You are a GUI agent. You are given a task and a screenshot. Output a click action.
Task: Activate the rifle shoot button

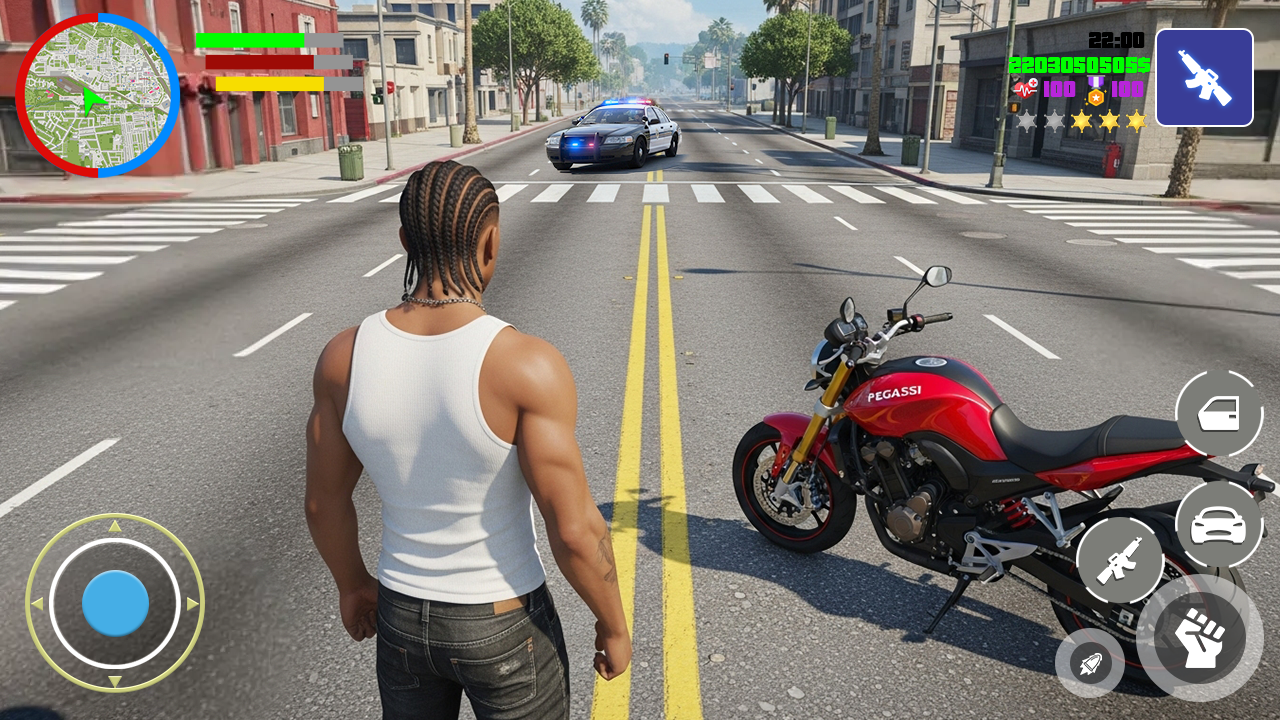pos(1120,560)
